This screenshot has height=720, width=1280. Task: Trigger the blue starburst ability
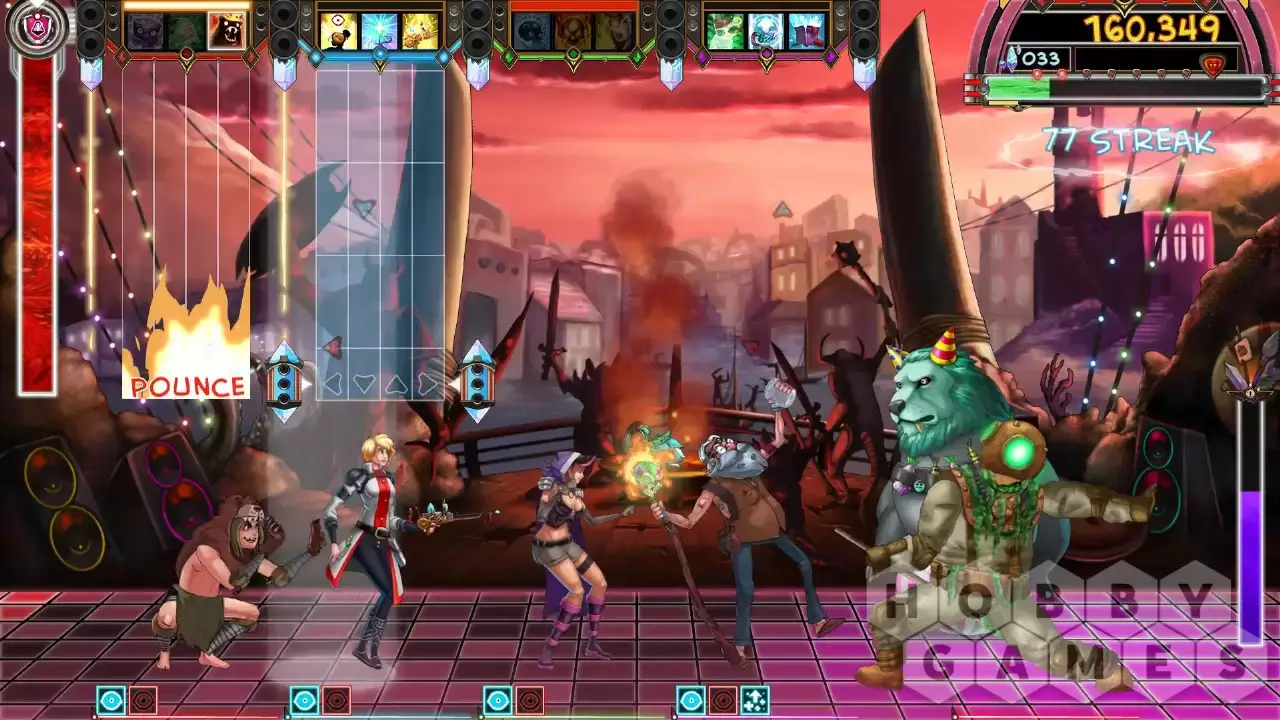pos(379,31)
